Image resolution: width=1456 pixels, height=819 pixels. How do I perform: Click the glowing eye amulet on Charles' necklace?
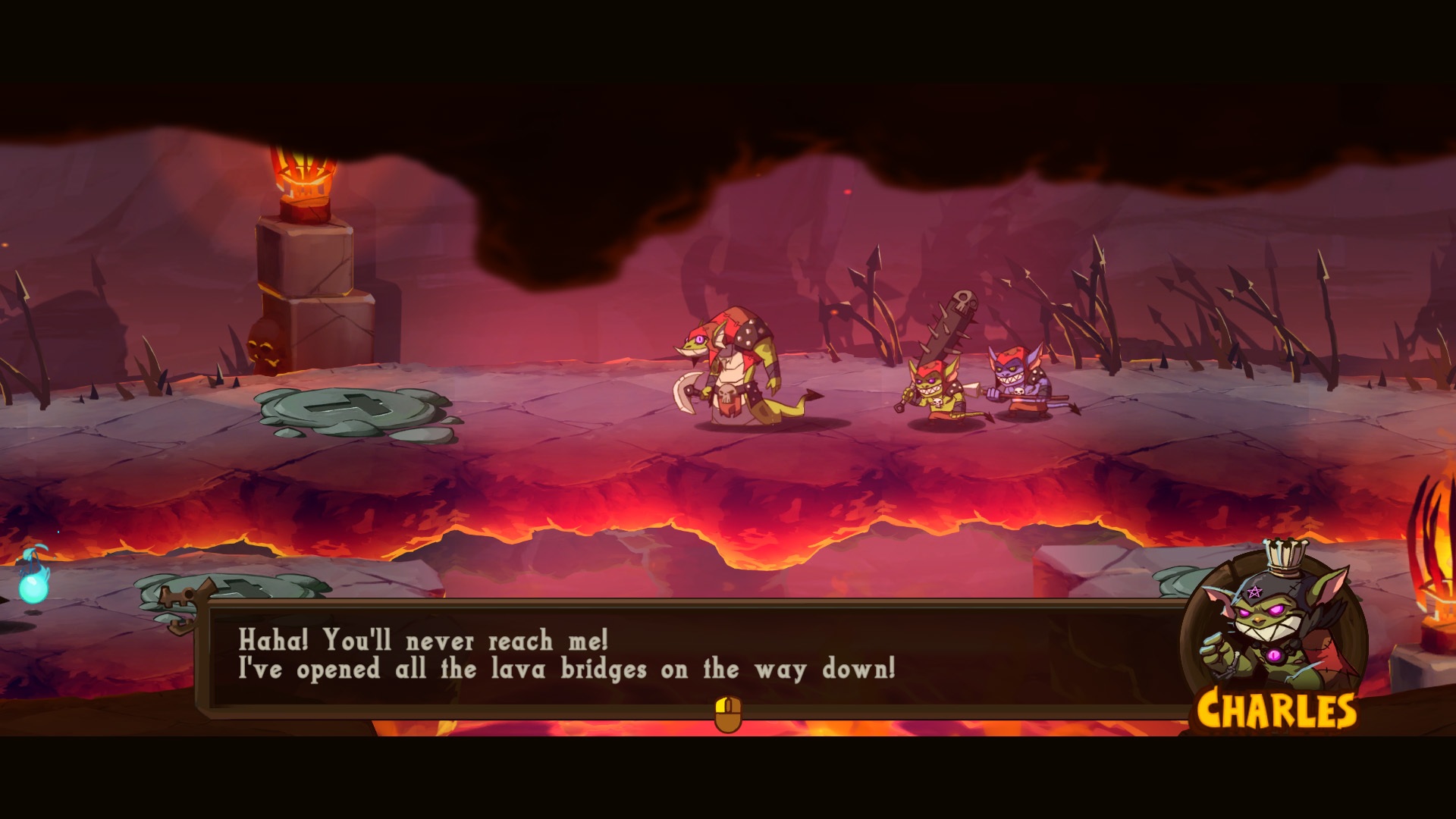[1273, 654]
